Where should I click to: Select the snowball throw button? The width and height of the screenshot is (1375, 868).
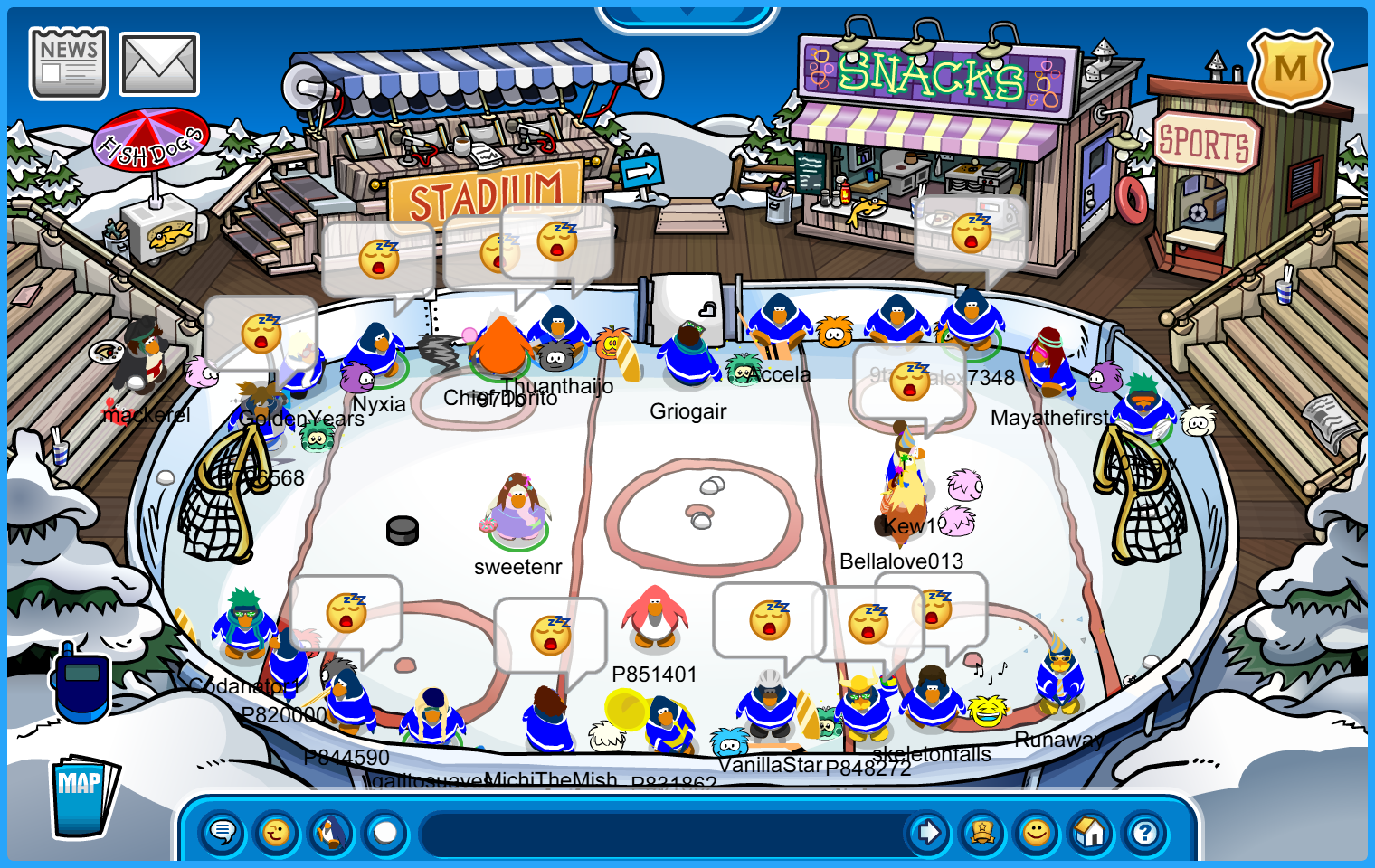pyautogui.click(x=386, y=831)
